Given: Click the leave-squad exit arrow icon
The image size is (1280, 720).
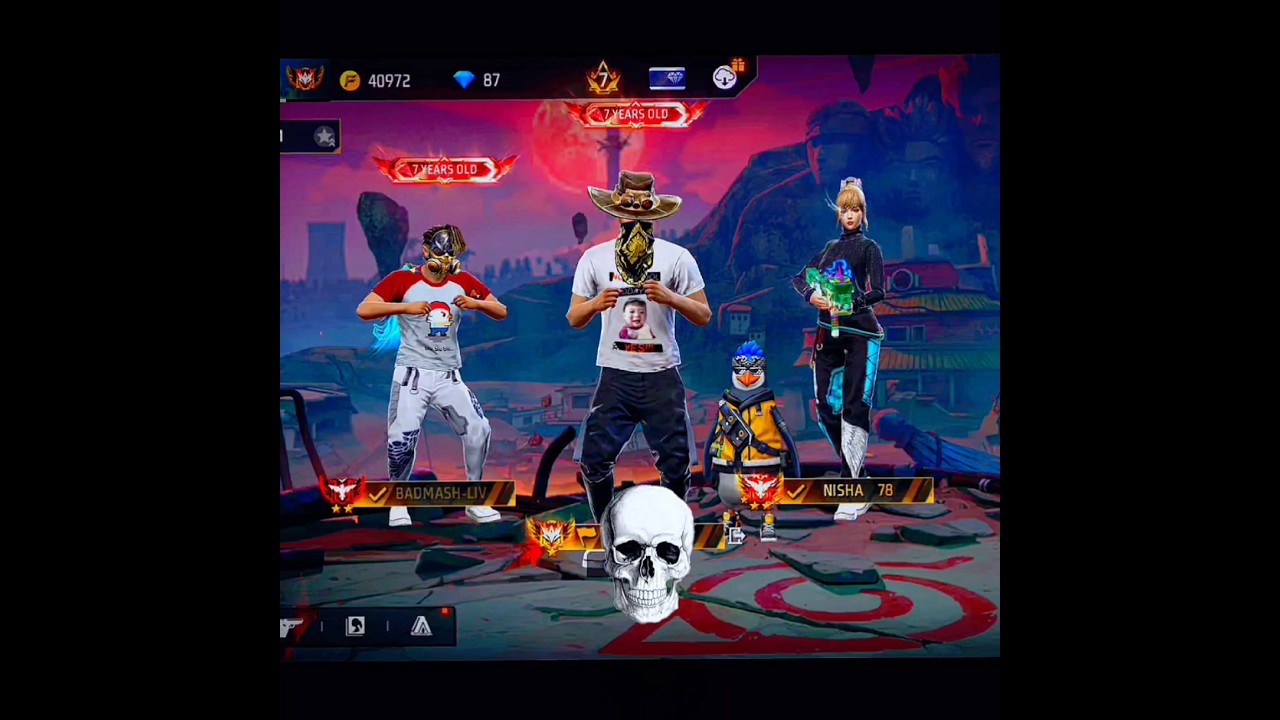Looking at the screenshot, I should [736, 535].
